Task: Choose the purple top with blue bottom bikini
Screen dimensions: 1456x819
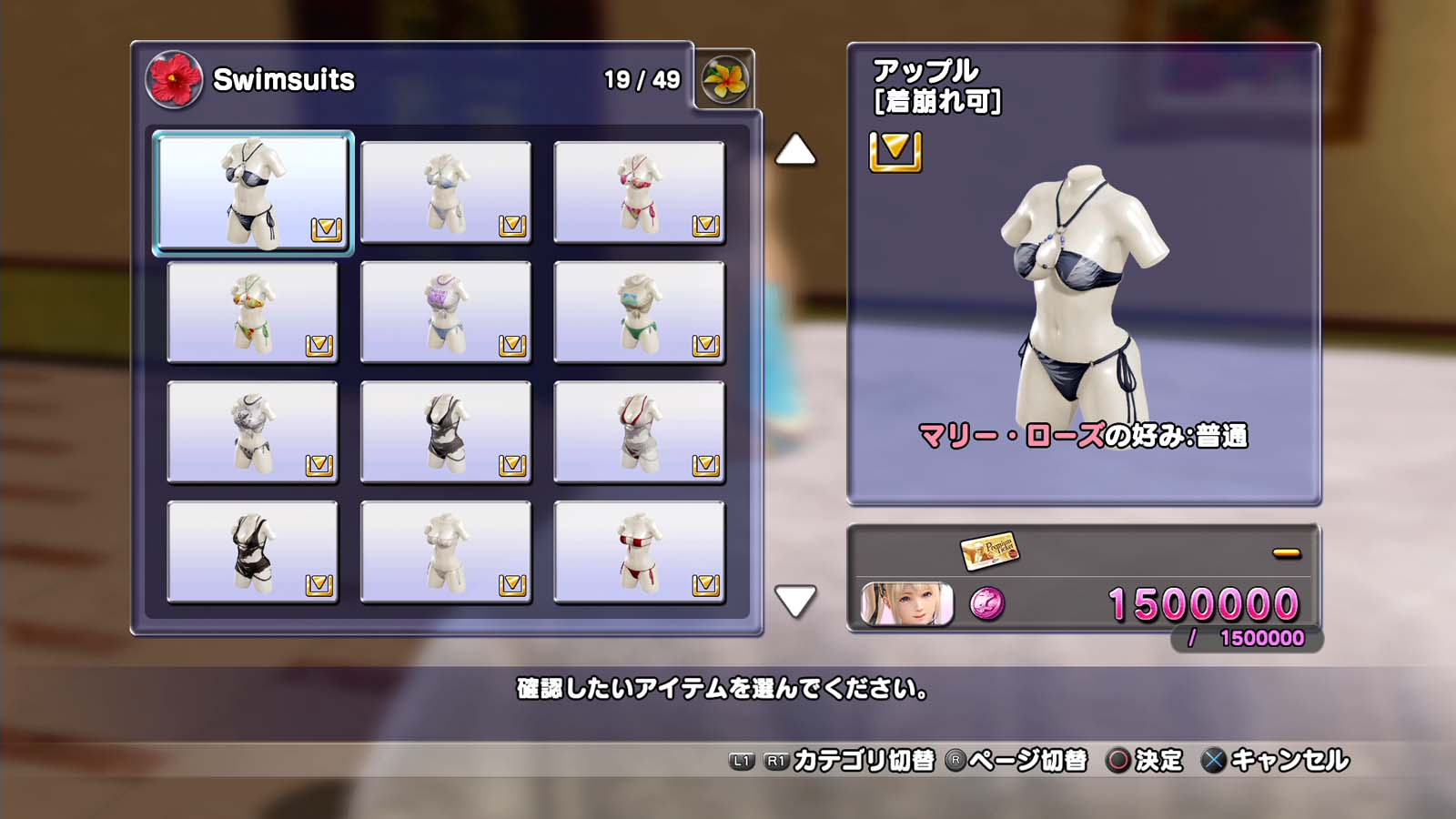Action: point(446,312)
